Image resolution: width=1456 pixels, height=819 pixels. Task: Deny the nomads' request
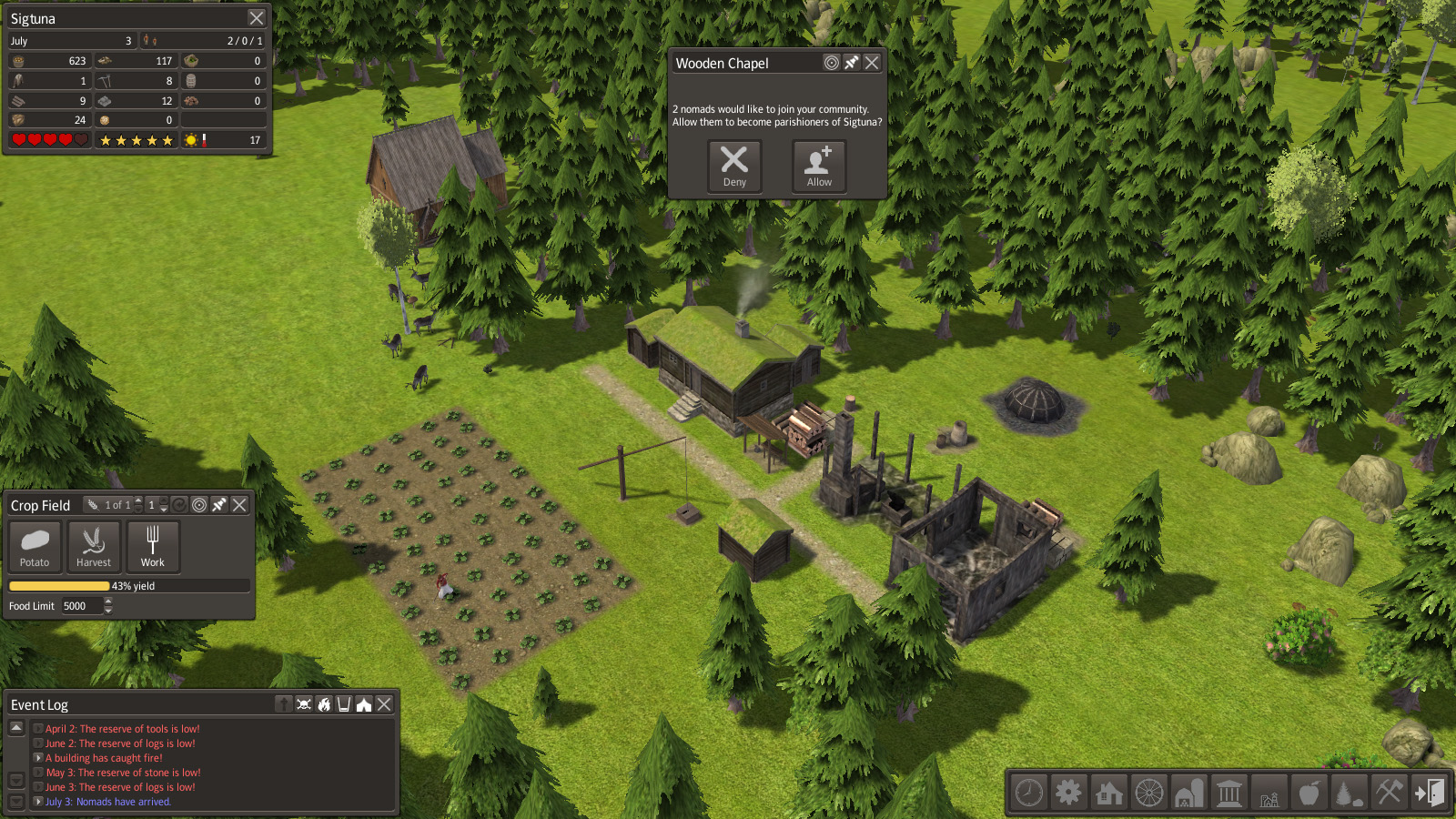point(734,167)
